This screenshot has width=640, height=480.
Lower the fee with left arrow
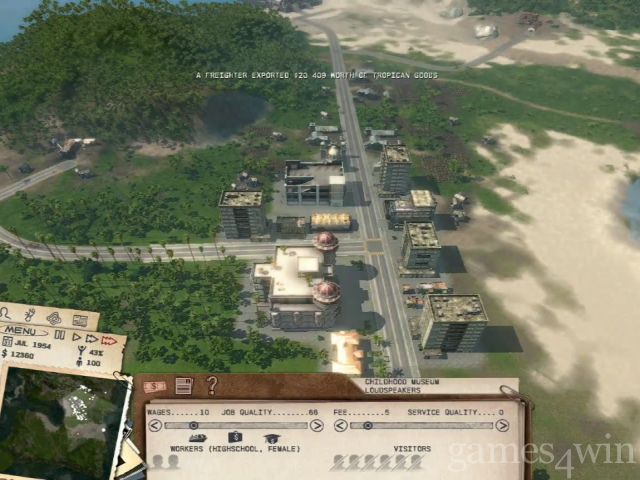point(341,425)
